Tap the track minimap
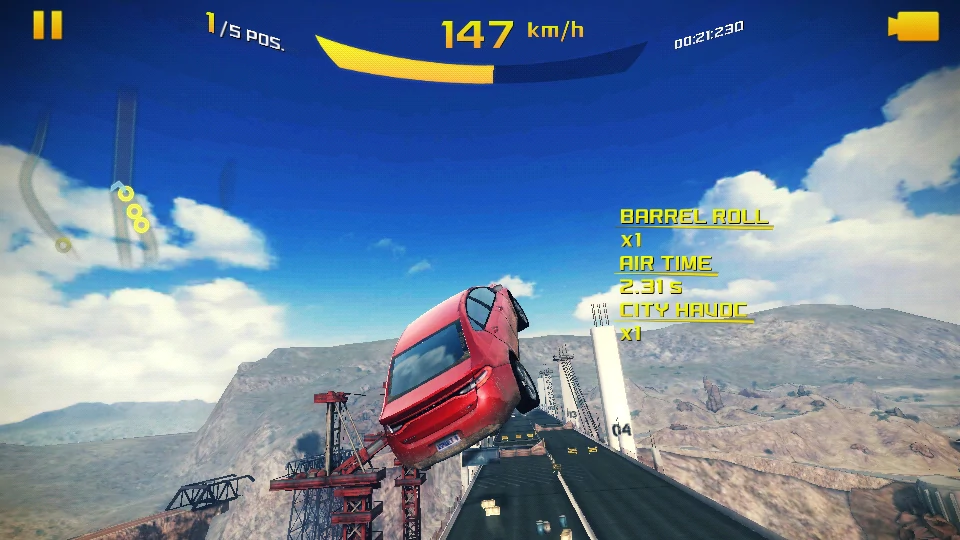This screenshot has height=540, width=960. tap(110, 190)
